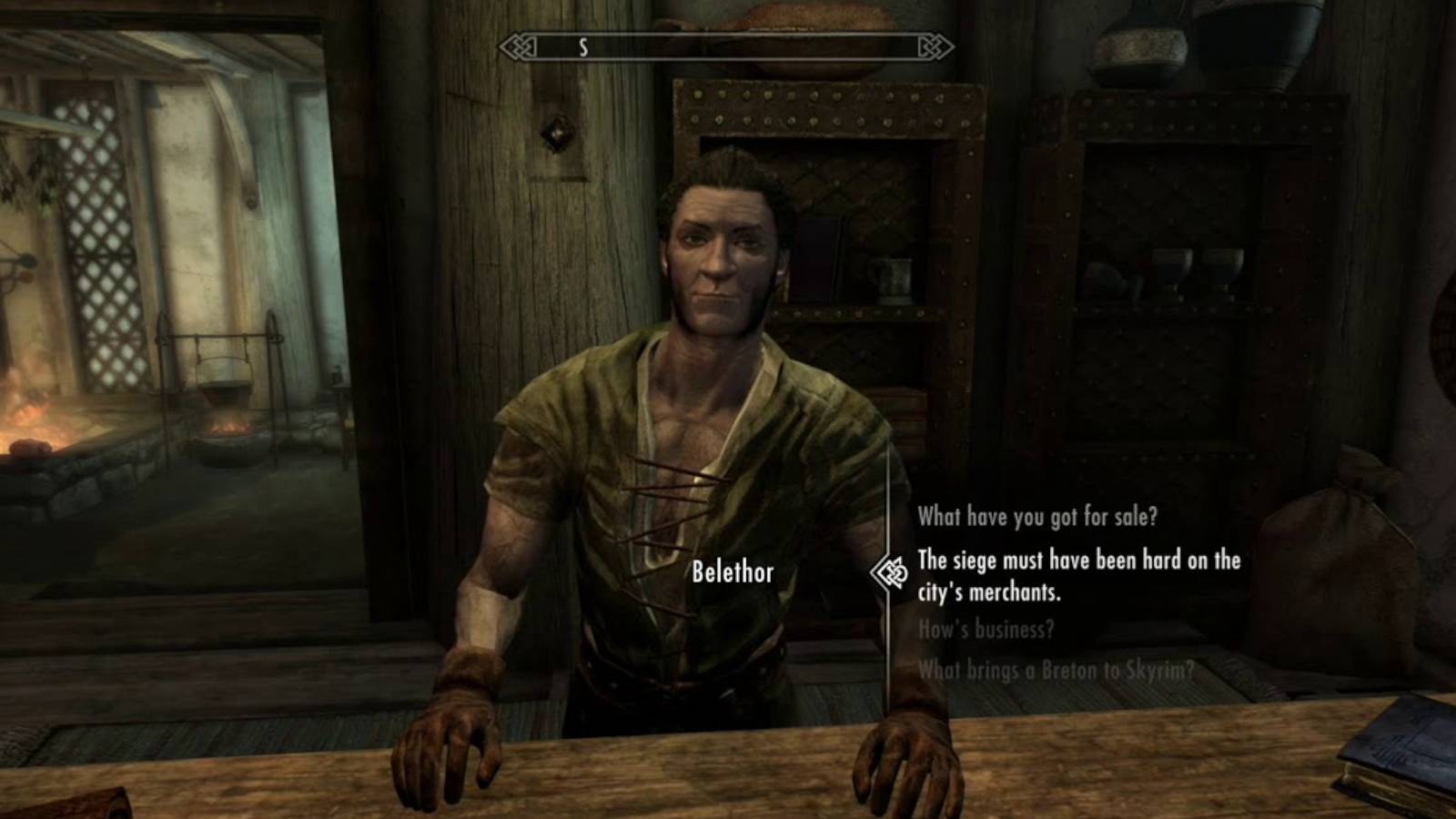Toggle selection to the sale question
This screenshot has height=819, width=1456.
(1037, 517)
